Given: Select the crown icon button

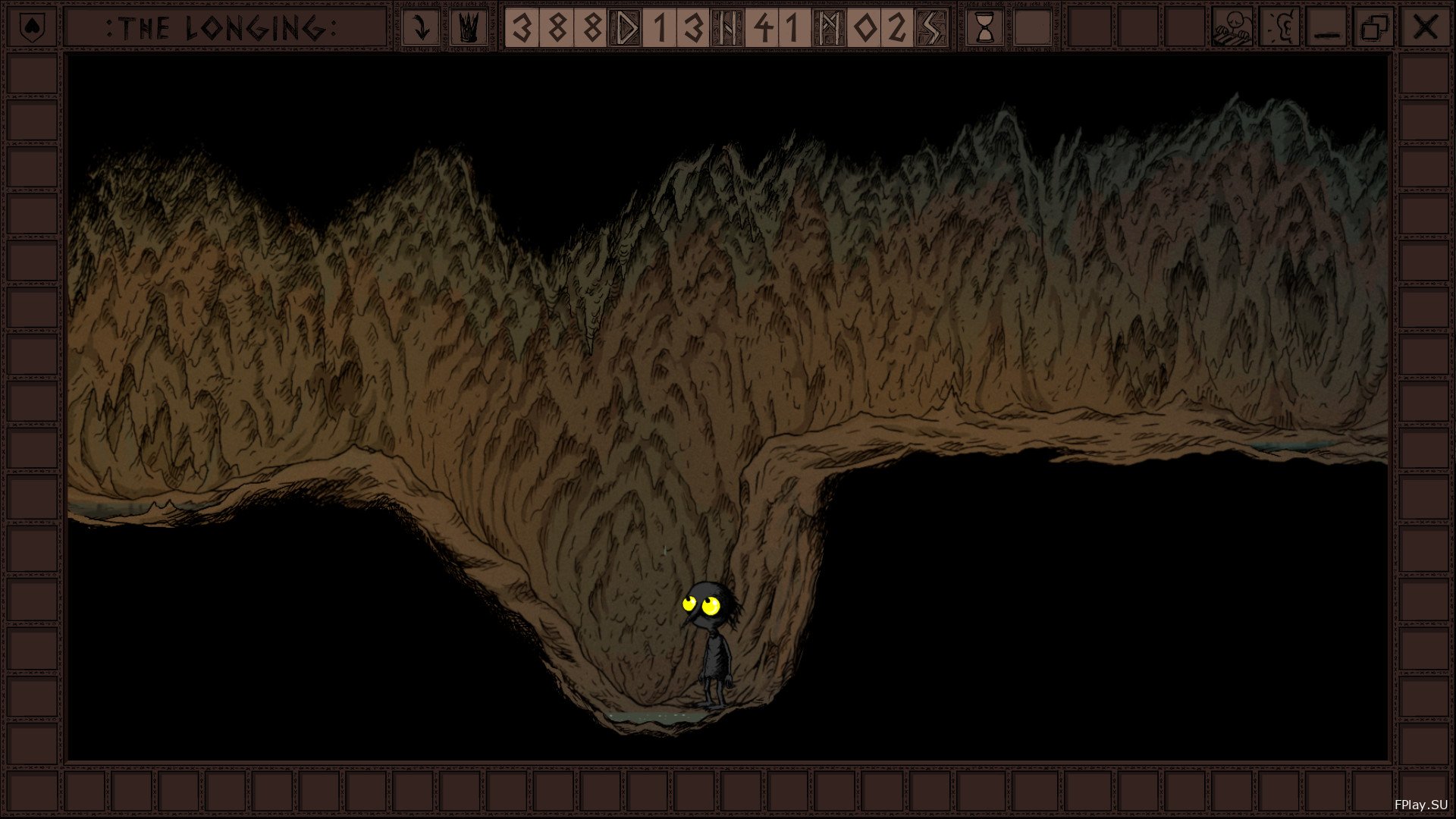Looking at the screenshot, I should click(x=469, y=29).
